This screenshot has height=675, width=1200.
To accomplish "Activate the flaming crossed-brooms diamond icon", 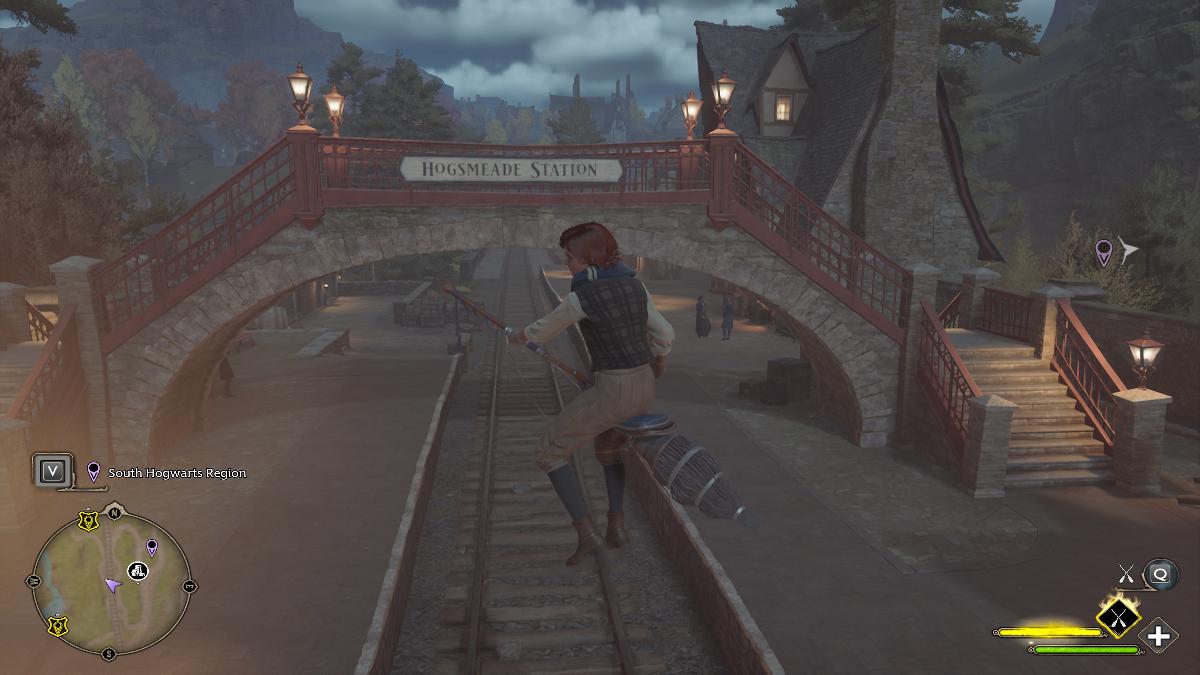I will pyautogui.click(x=1119, y=616).
